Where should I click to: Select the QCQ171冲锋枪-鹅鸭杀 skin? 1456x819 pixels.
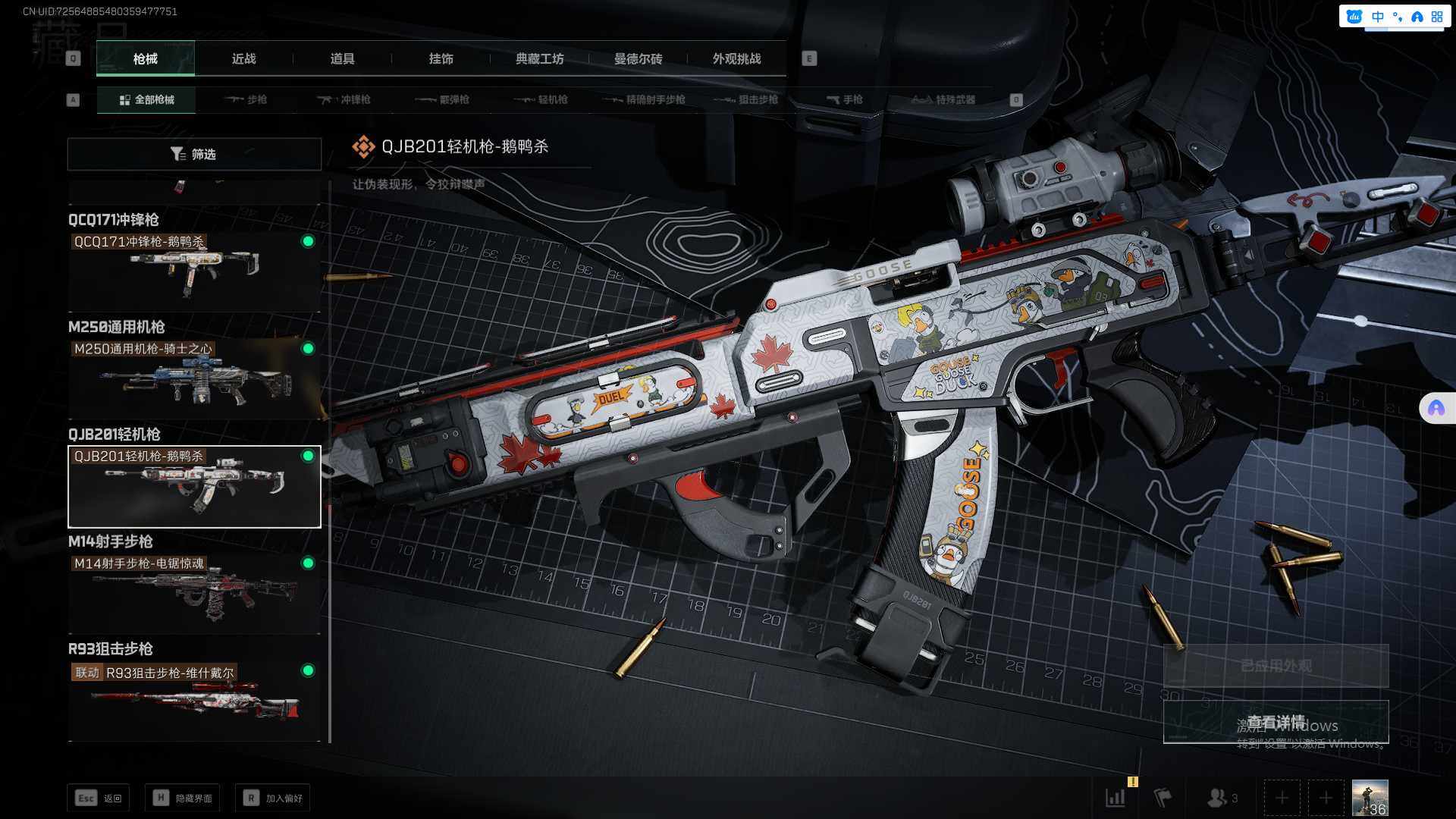click(194, 271)
